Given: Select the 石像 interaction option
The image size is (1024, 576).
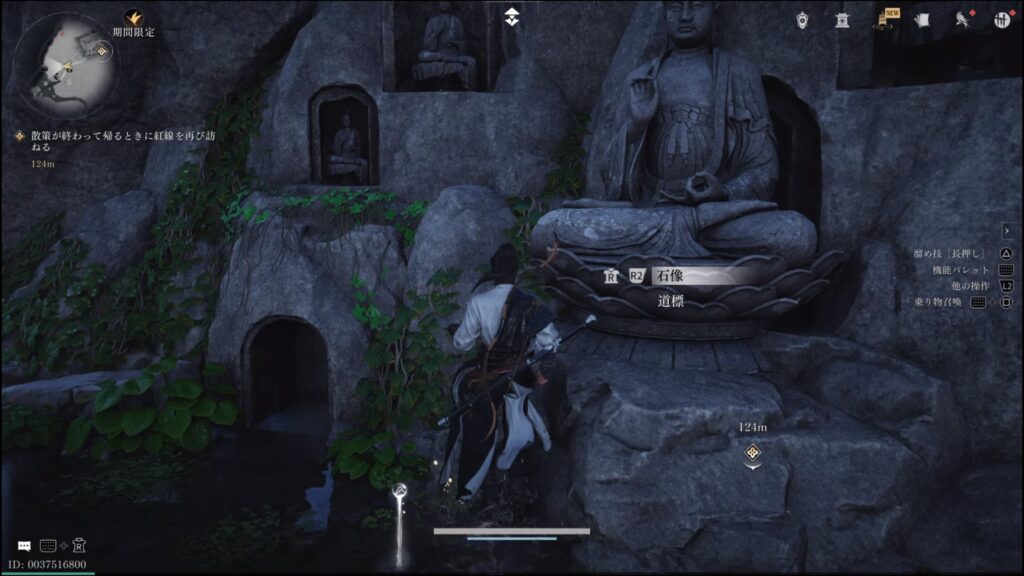Looking at the screenshot, I should (x=690, y=276).
